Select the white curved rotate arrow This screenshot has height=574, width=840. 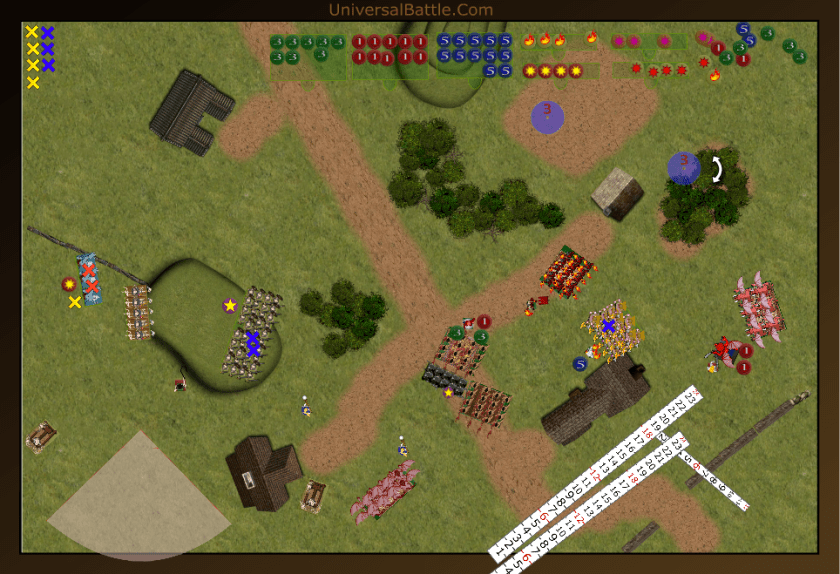717,169
